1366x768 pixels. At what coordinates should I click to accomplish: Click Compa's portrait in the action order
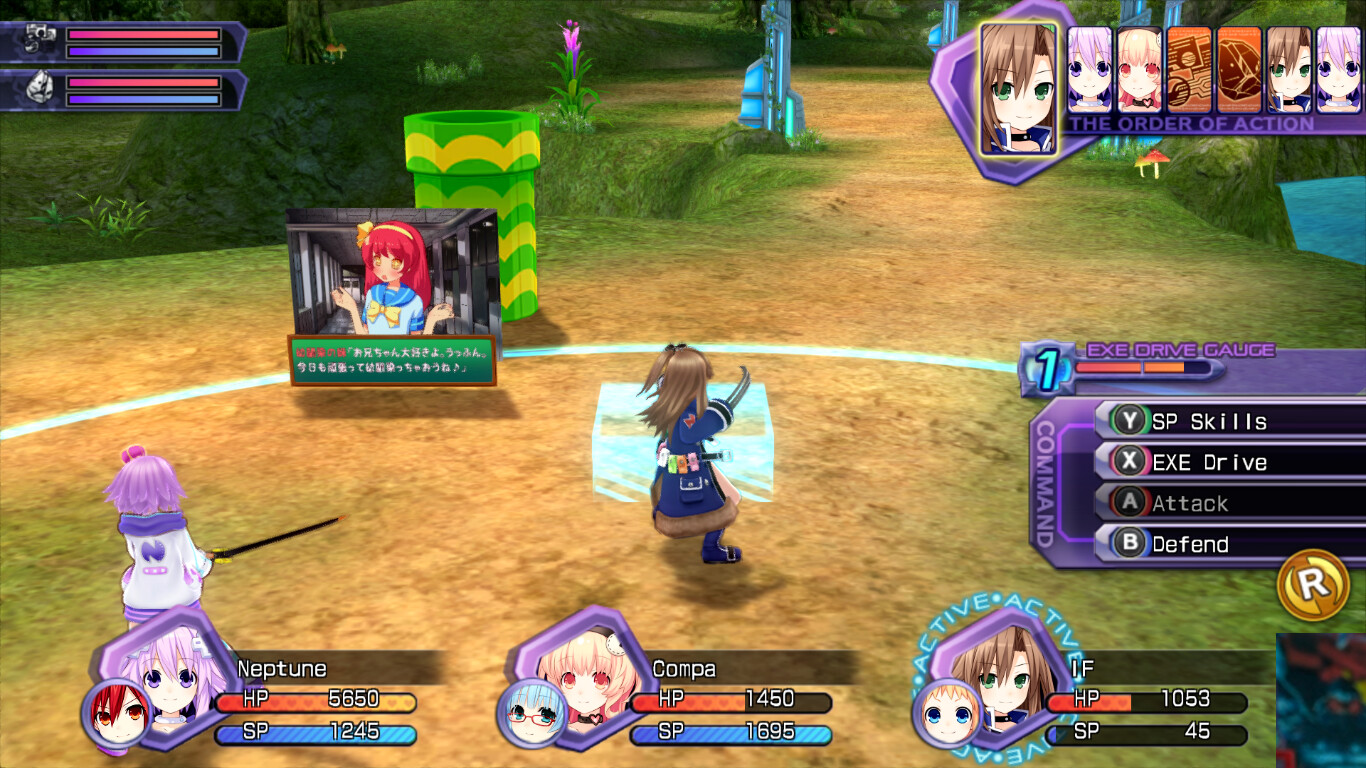pyautogui.click(x=1138, y=70)
